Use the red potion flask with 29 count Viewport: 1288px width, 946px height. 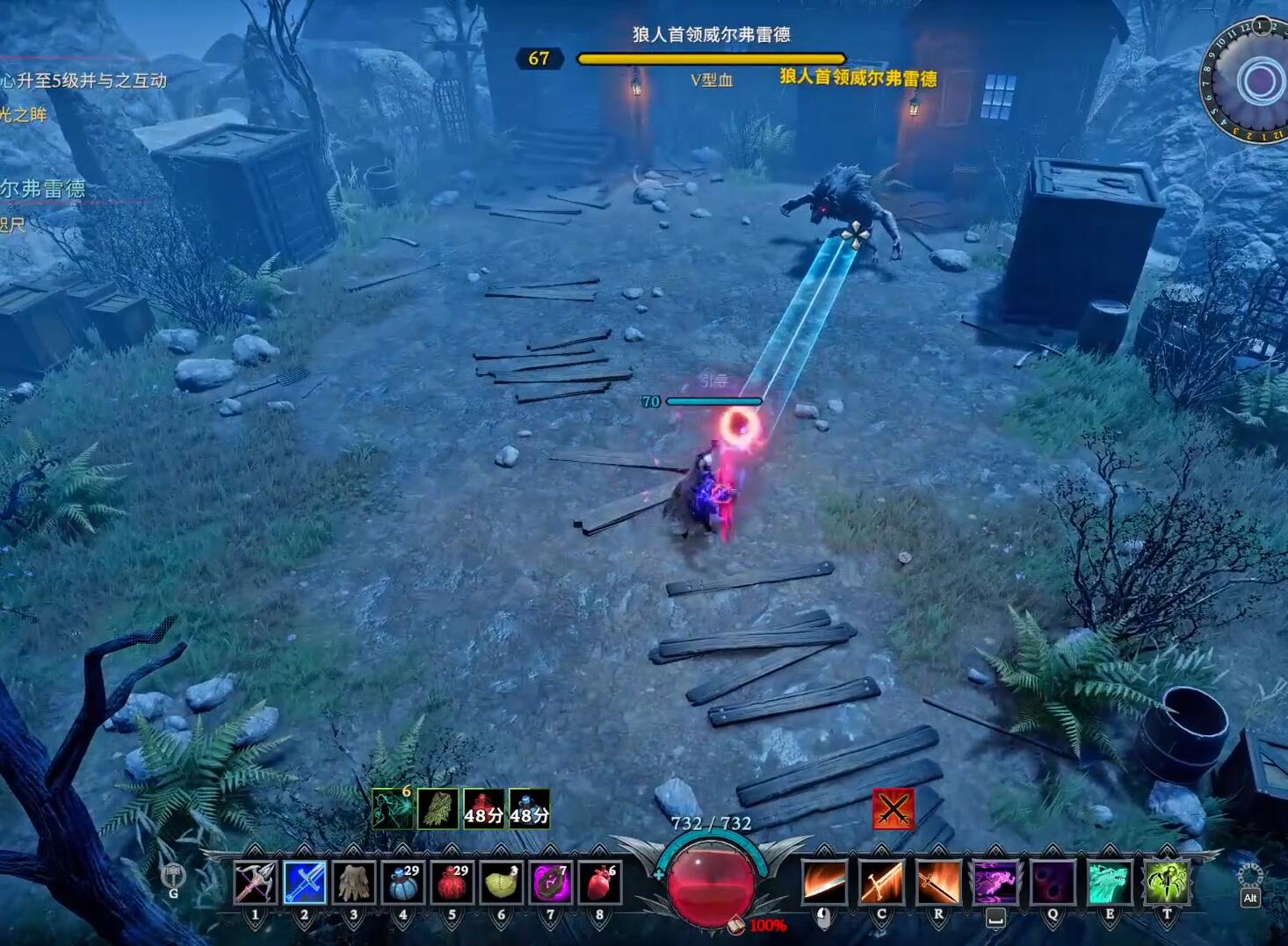452,882
